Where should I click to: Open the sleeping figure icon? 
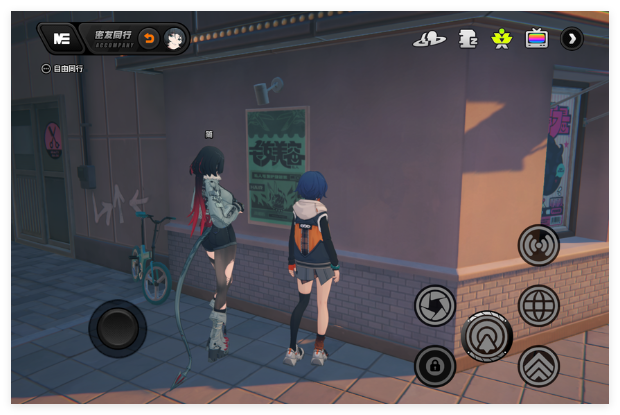pos(467,39)
